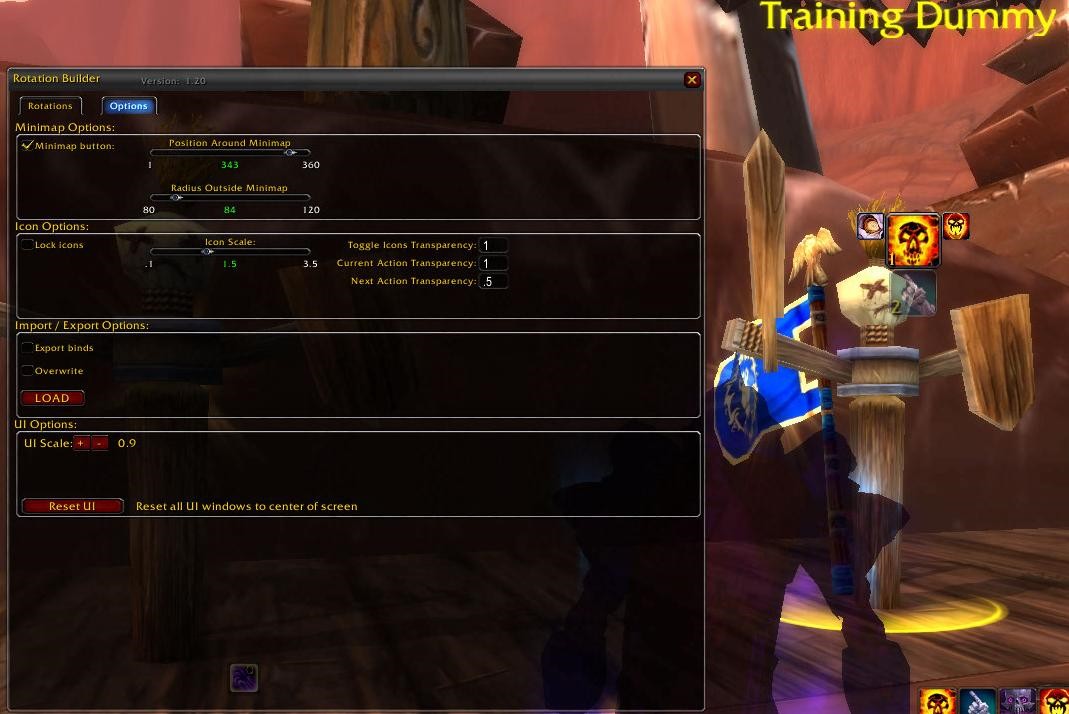Hit the red LOAD button
The image size is (1069, 714).
52,398
